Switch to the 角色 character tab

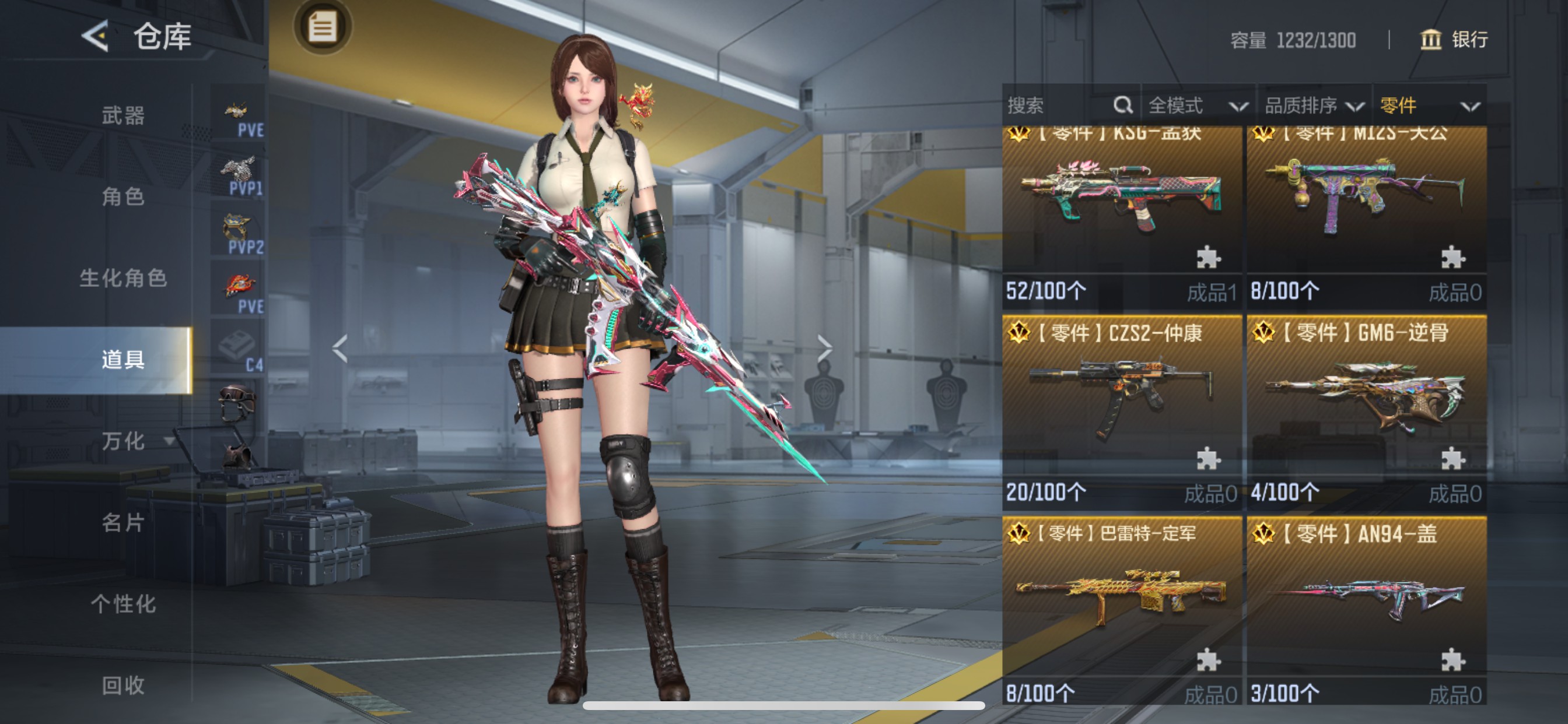click(x=123, y=196)
